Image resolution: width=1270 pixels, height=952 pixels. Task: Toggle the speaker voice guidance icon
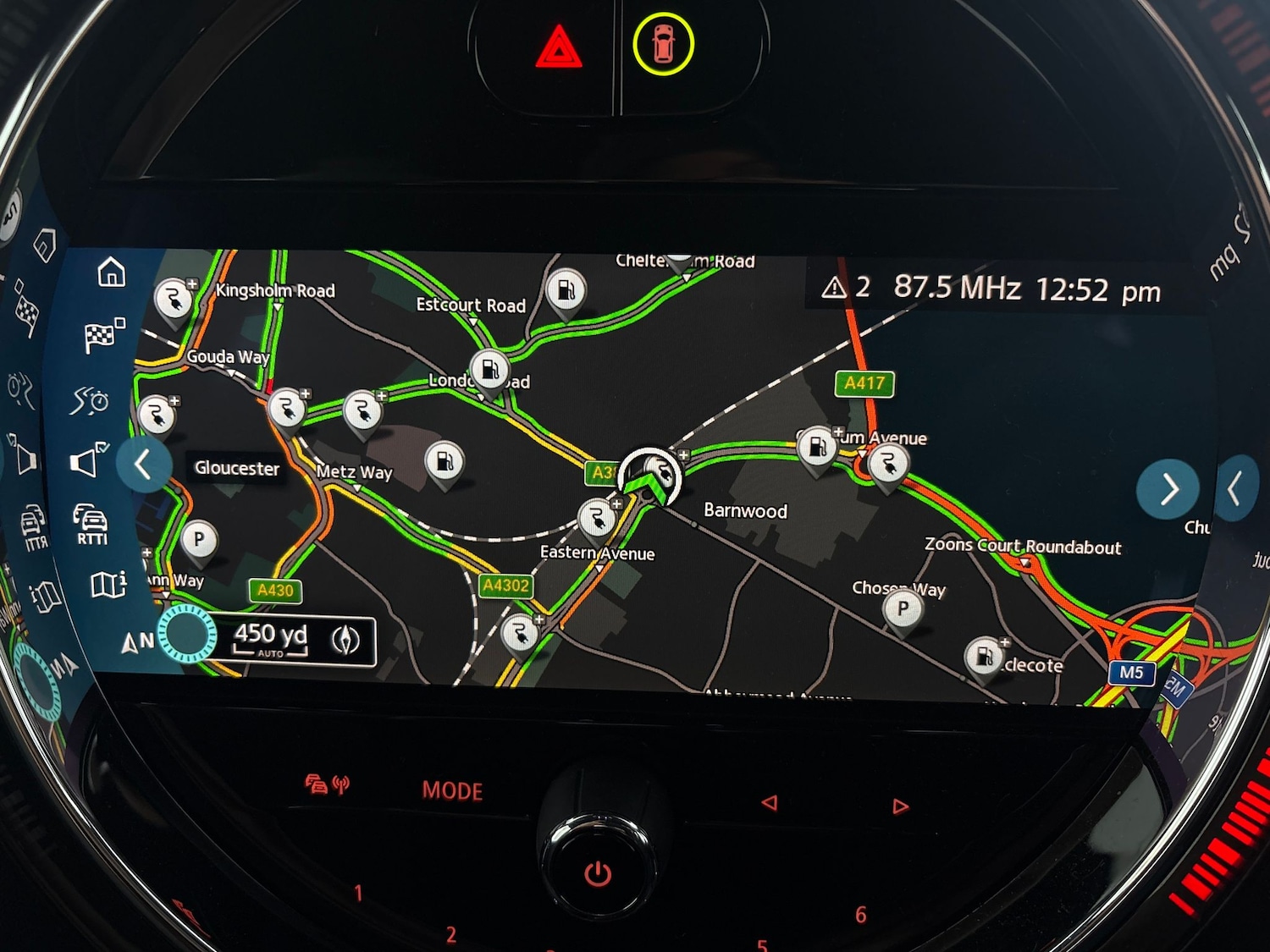[88, 460]
